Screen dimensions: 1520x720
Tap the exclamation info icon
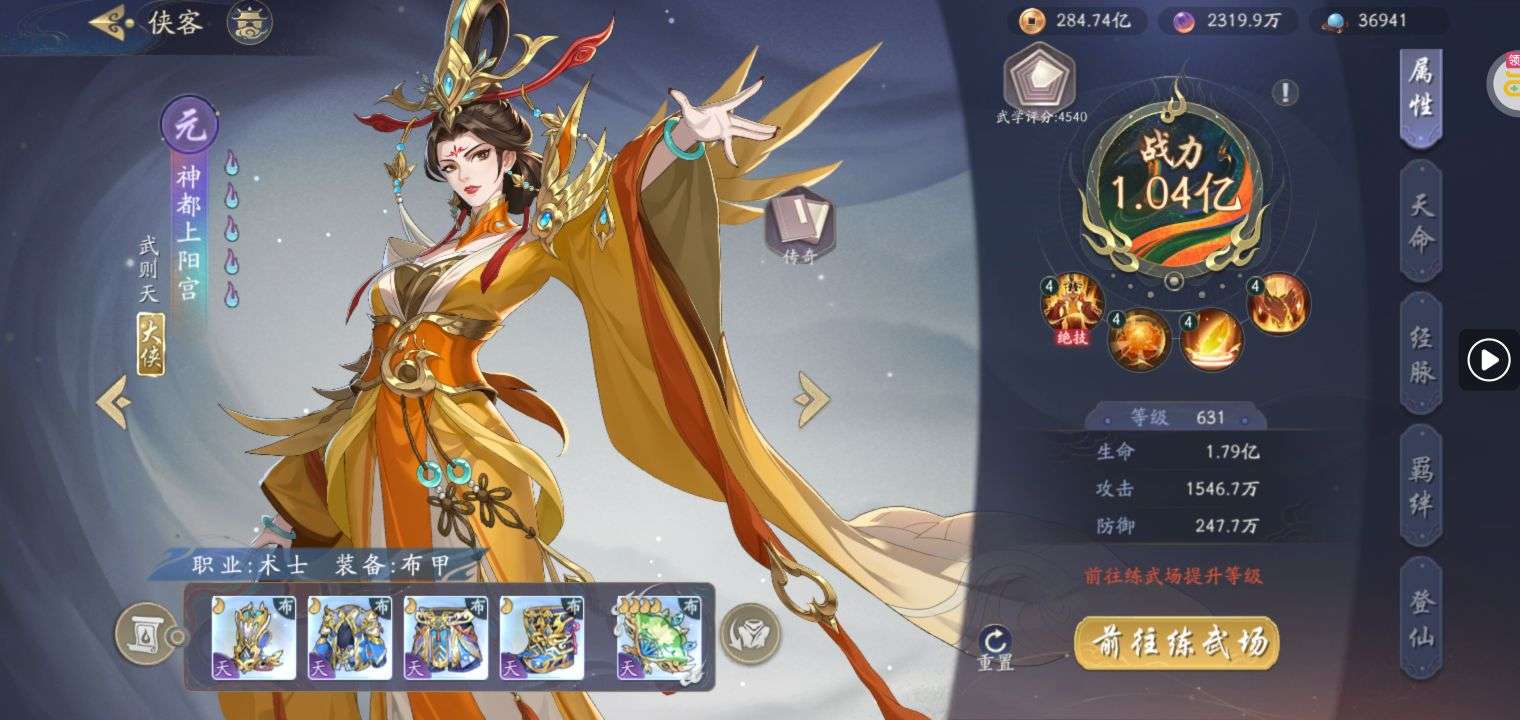click(x=1285, y=93)
